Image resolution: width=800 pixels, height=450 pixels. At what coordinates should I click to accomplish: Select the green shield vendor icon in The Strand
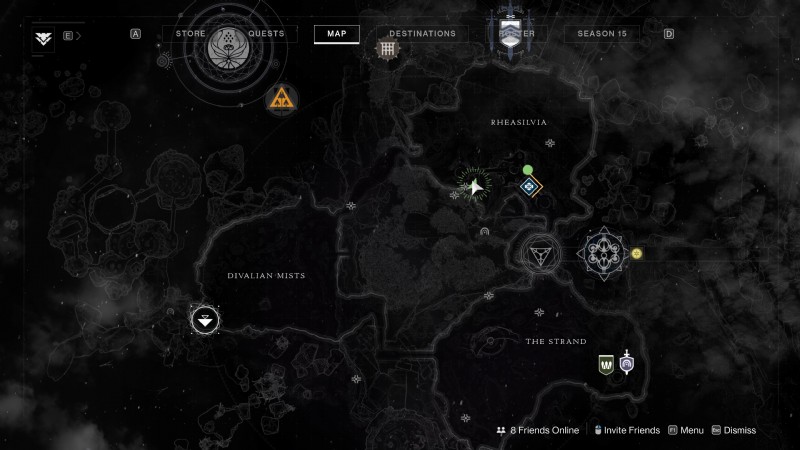(x=605, y=365)
